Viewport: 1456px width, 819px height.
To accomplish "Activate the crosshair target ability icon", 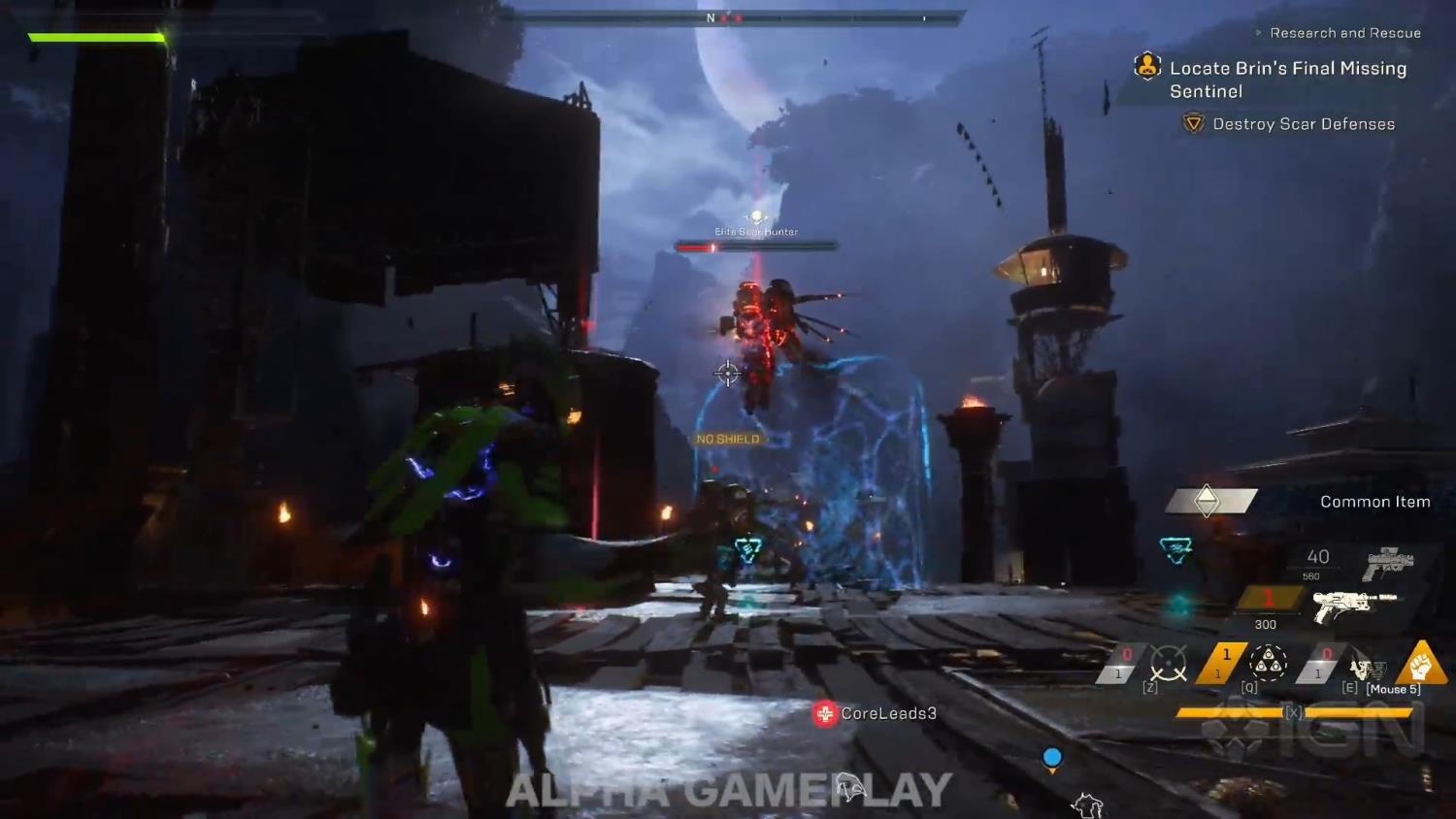I will coord(1169,665).
